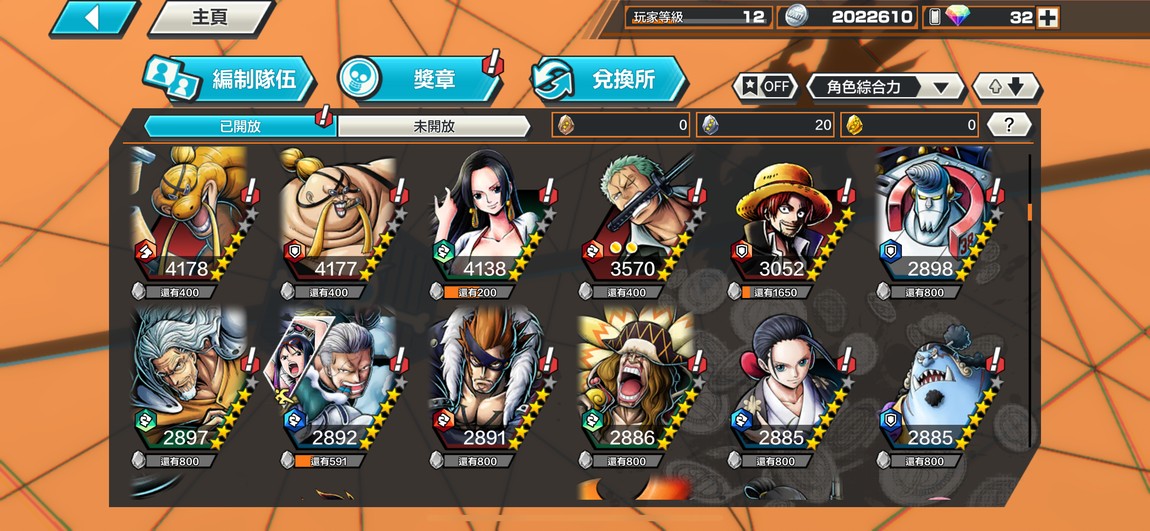Screen dimensions: 1150x531
Task: Toggle the favorite star OFF filter
Action: pyautogui.click(x=766, y=86)
